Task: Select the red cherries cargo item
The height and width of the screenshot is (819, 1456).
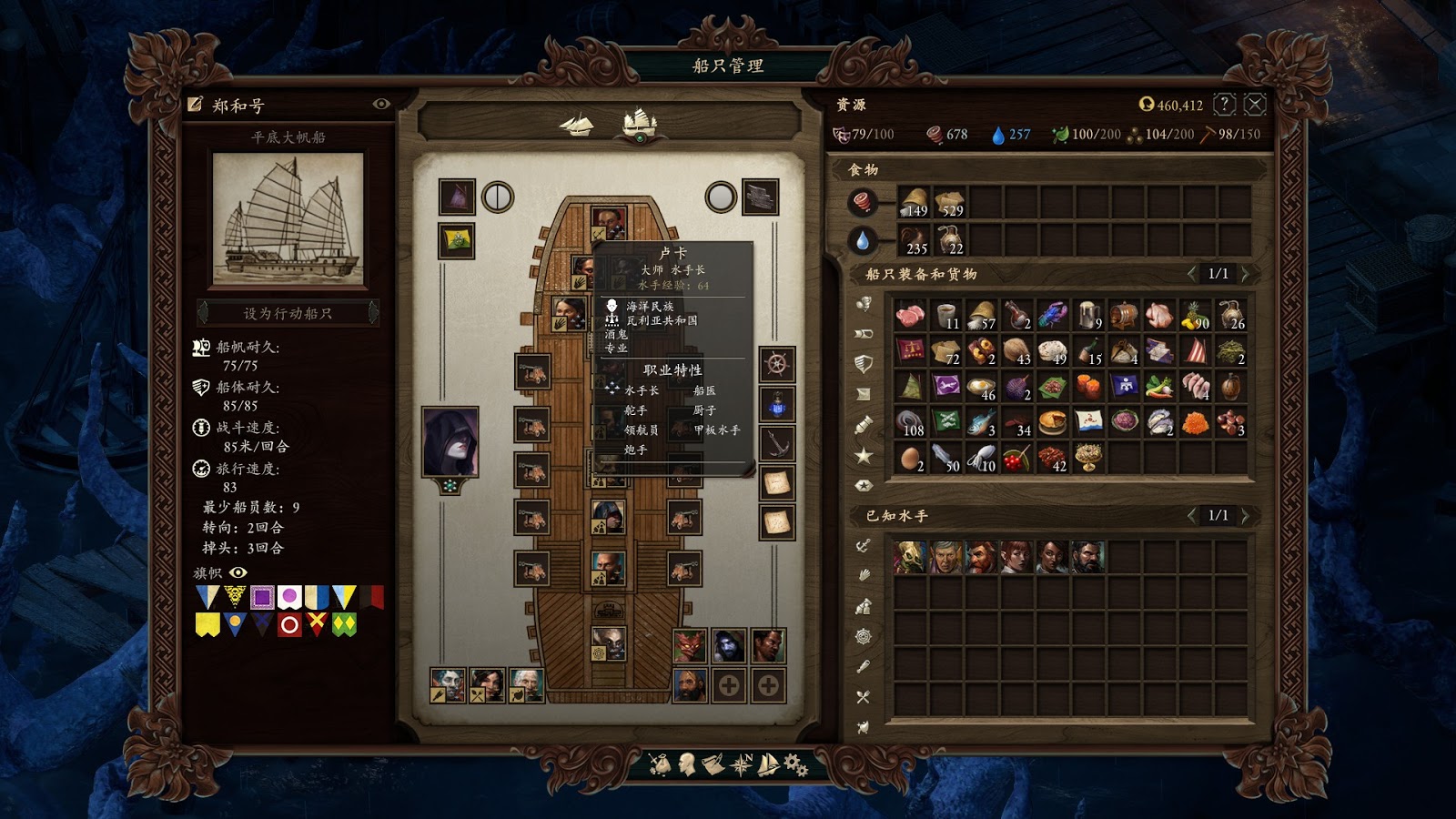Action: point(1016,458)
